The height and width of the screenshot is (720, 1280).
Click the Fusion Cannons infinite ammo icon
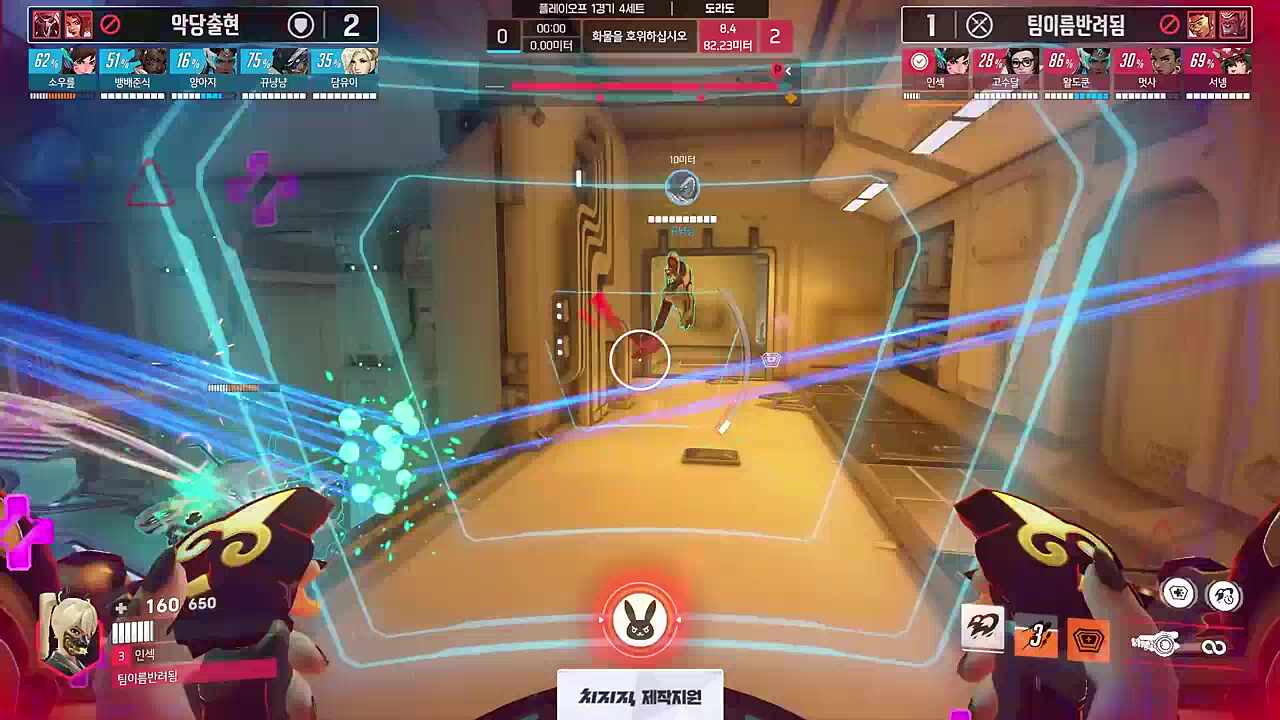1215,646
